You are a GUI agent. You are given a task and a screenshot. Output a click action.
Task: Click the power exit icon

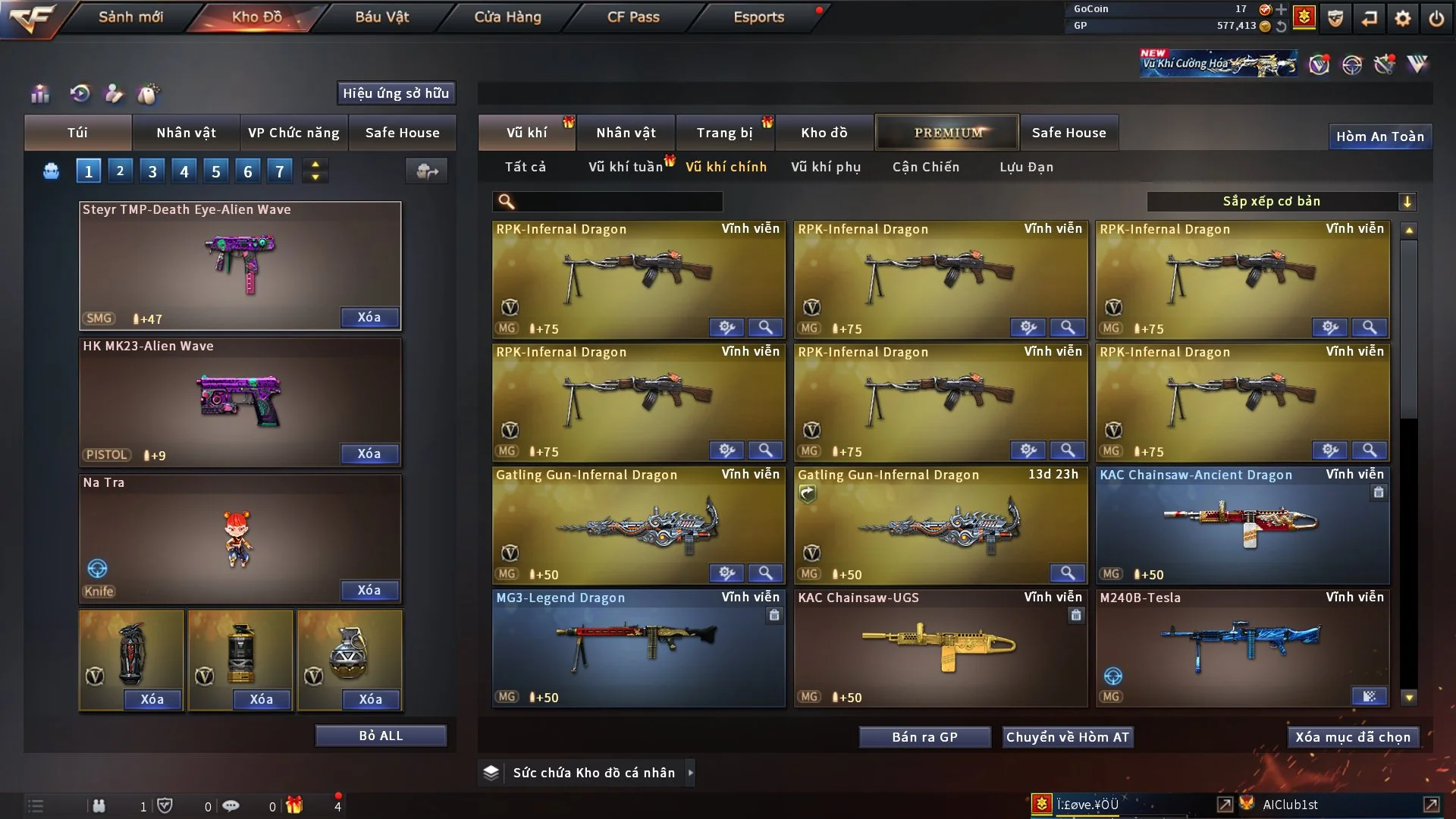(1436, 18)
